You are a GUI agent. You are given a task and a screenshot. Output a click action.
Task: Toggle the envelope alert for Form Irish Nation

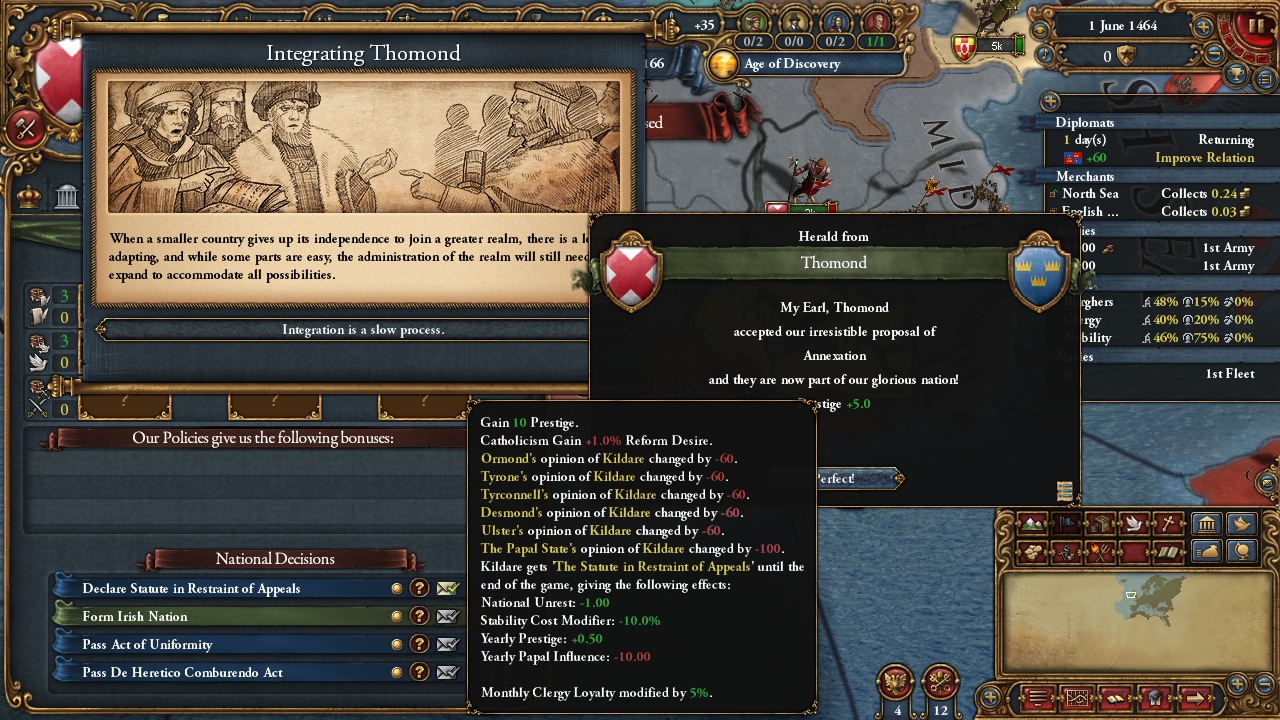446,616
